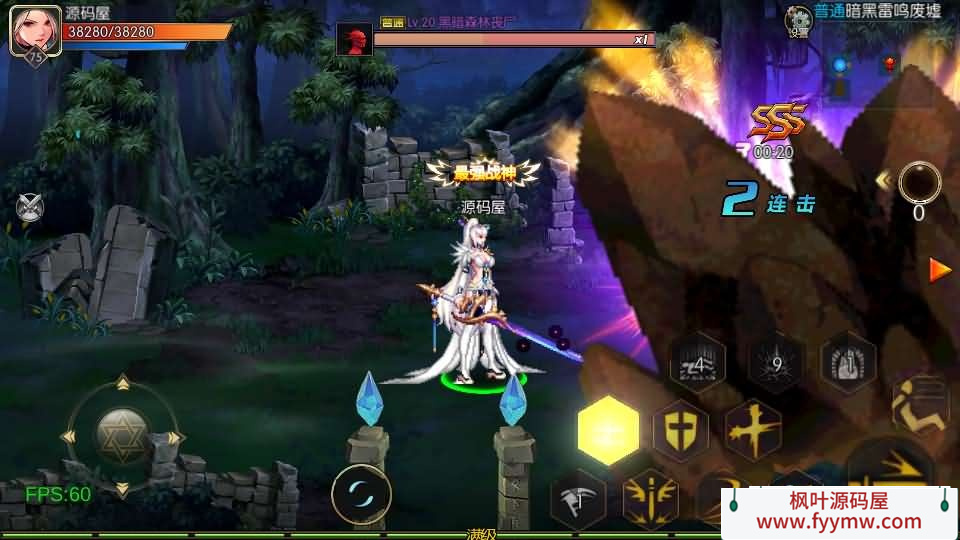Click the player portrait avatar
Screen dimensions: 960x540
28,30
